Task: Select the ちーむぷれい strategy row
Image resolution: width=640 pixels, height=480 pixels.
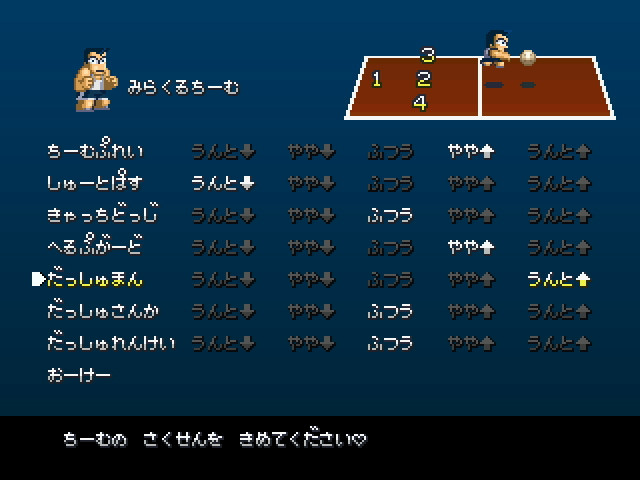Action: pos(95,152)
